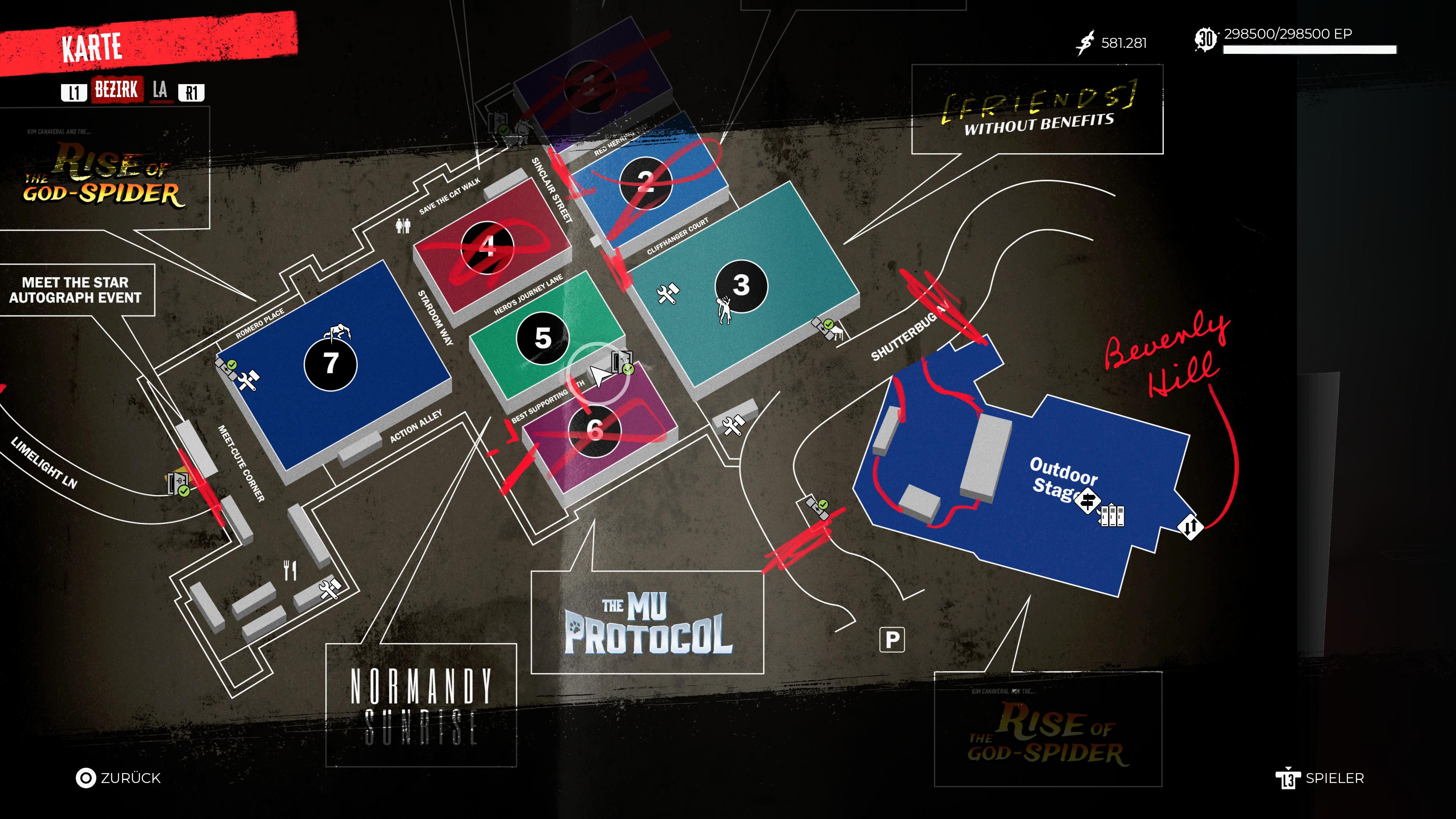The width and height of the screenshot is (1456, 819).
Task: Choose the crossed-out stage 6 marker
Action: tap(594, 430)
